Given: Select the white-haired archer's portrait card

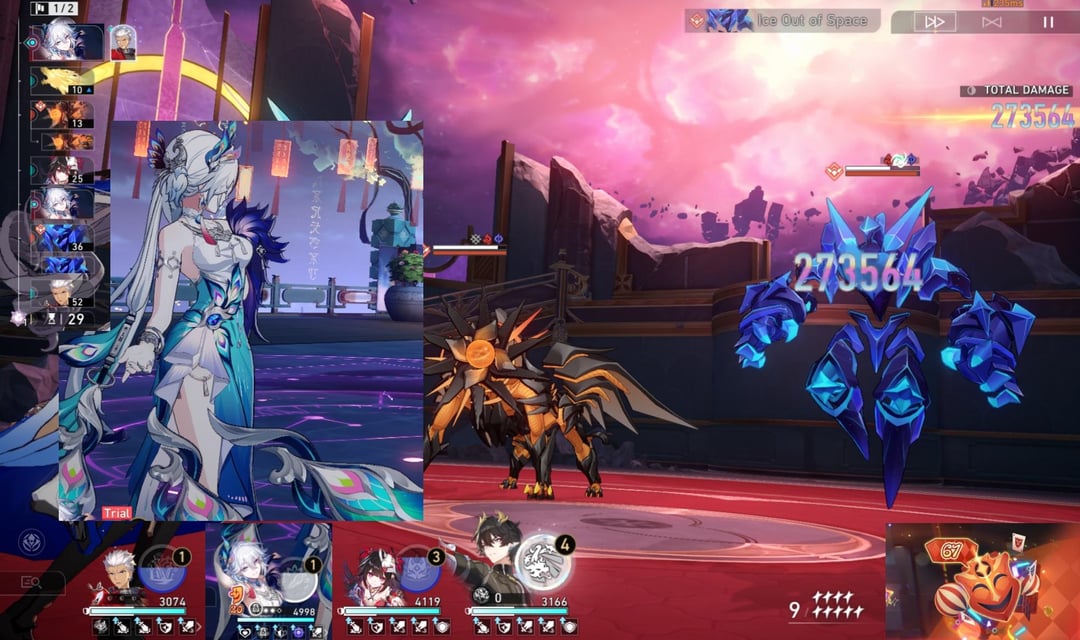Looking at the screenshot, I should (120, 570).
